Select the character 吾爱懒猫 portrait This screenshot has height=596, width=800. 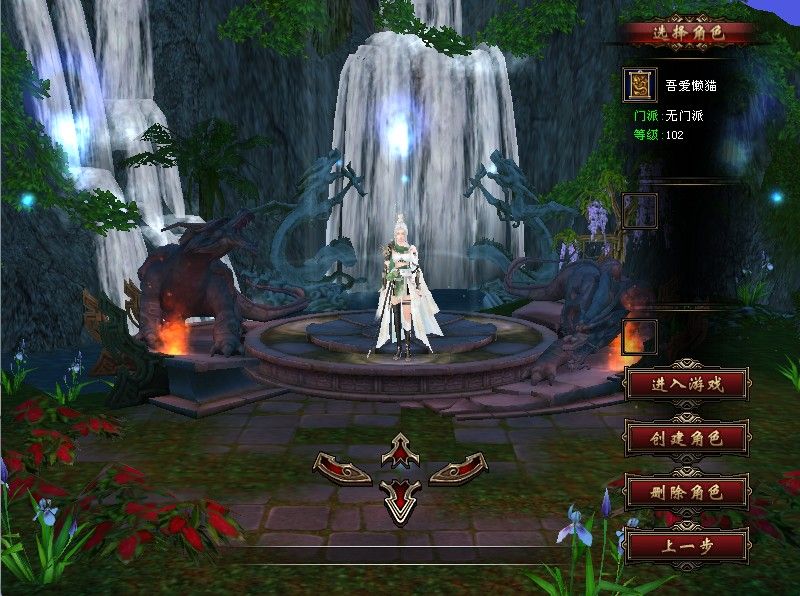(639, 85)
